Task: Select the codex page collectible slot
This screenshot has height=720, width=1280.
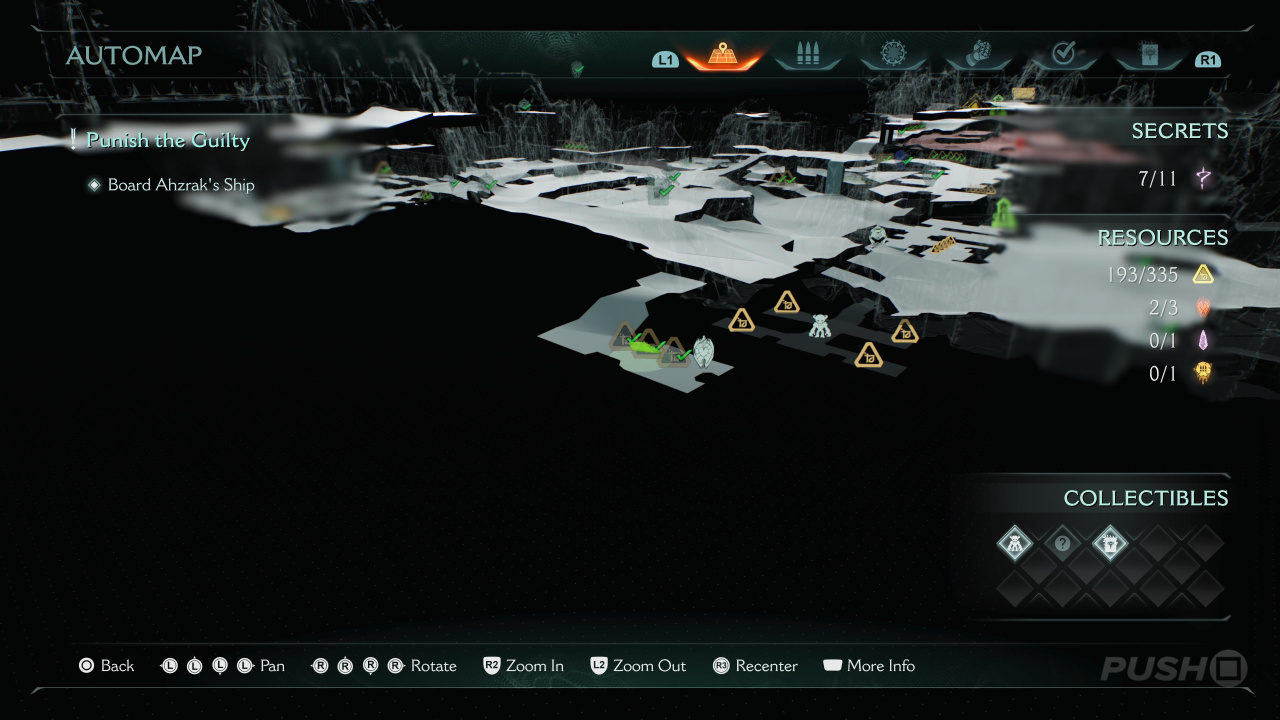Action: [x=1110, y=544]
